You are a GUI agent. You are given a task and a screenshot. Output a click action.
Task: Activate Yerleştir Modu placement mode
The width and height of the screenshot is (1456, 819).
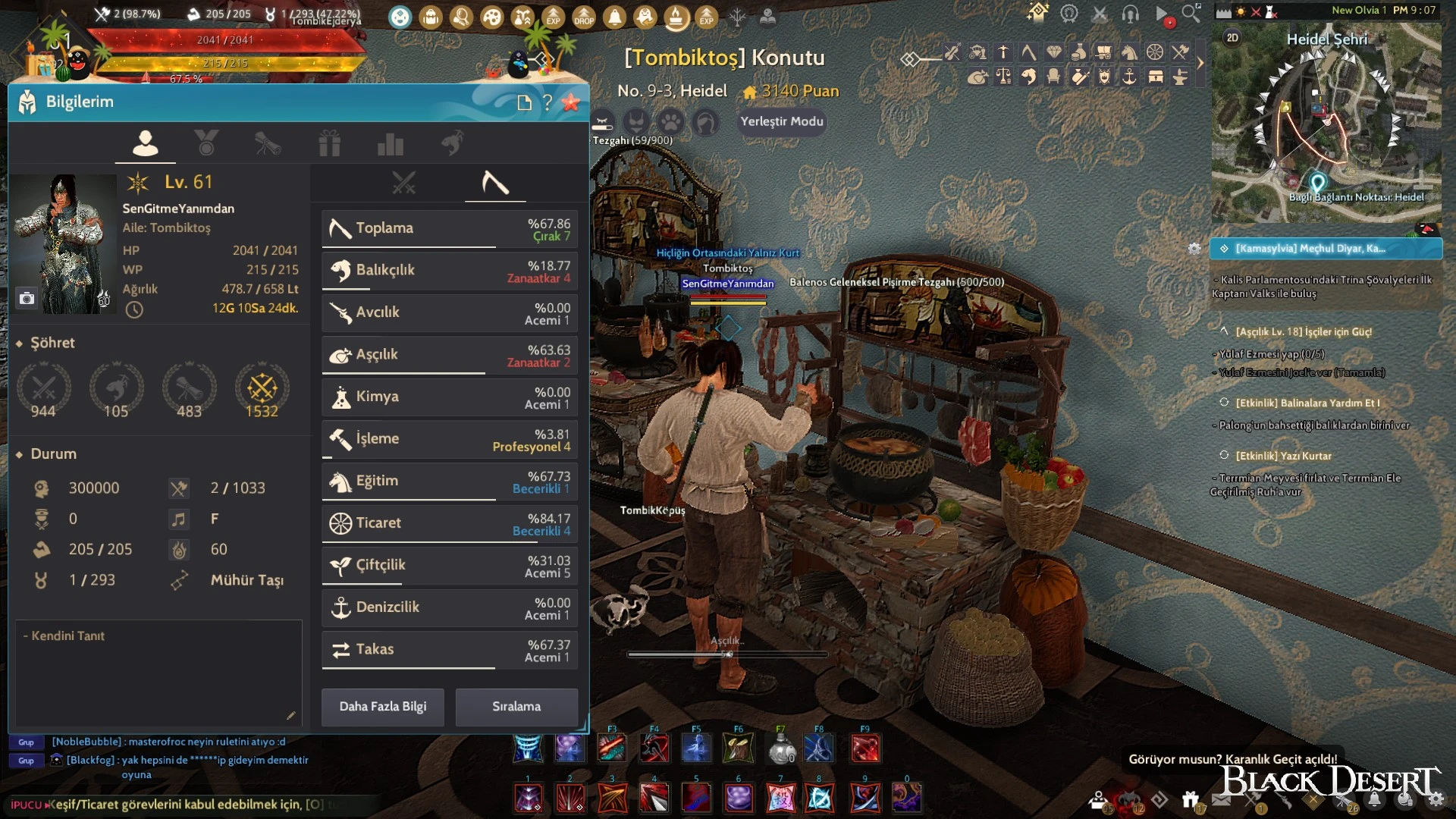click(781, 121)
